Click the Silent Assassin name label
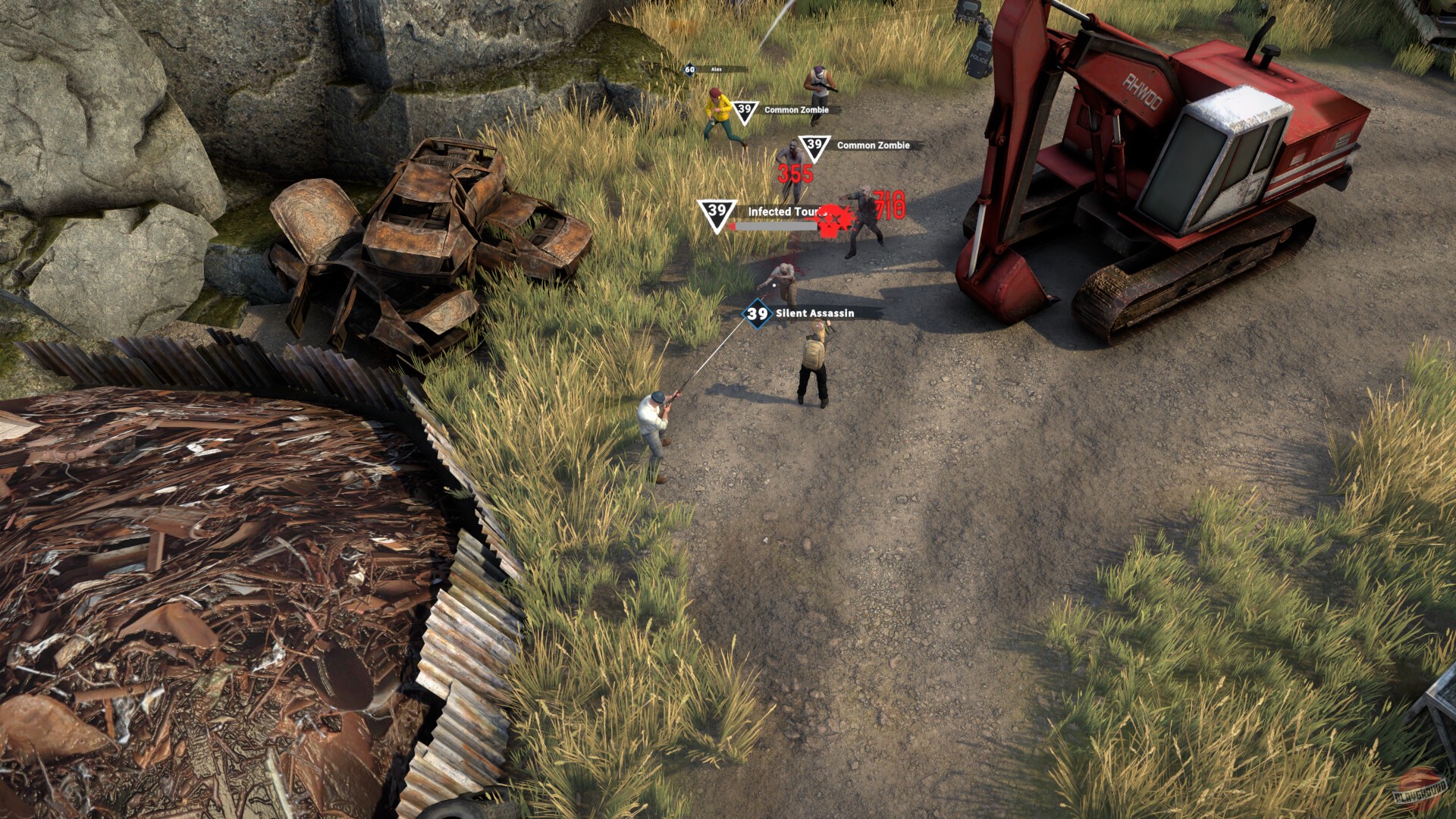Screen dimensions: 1456x819 814,312
